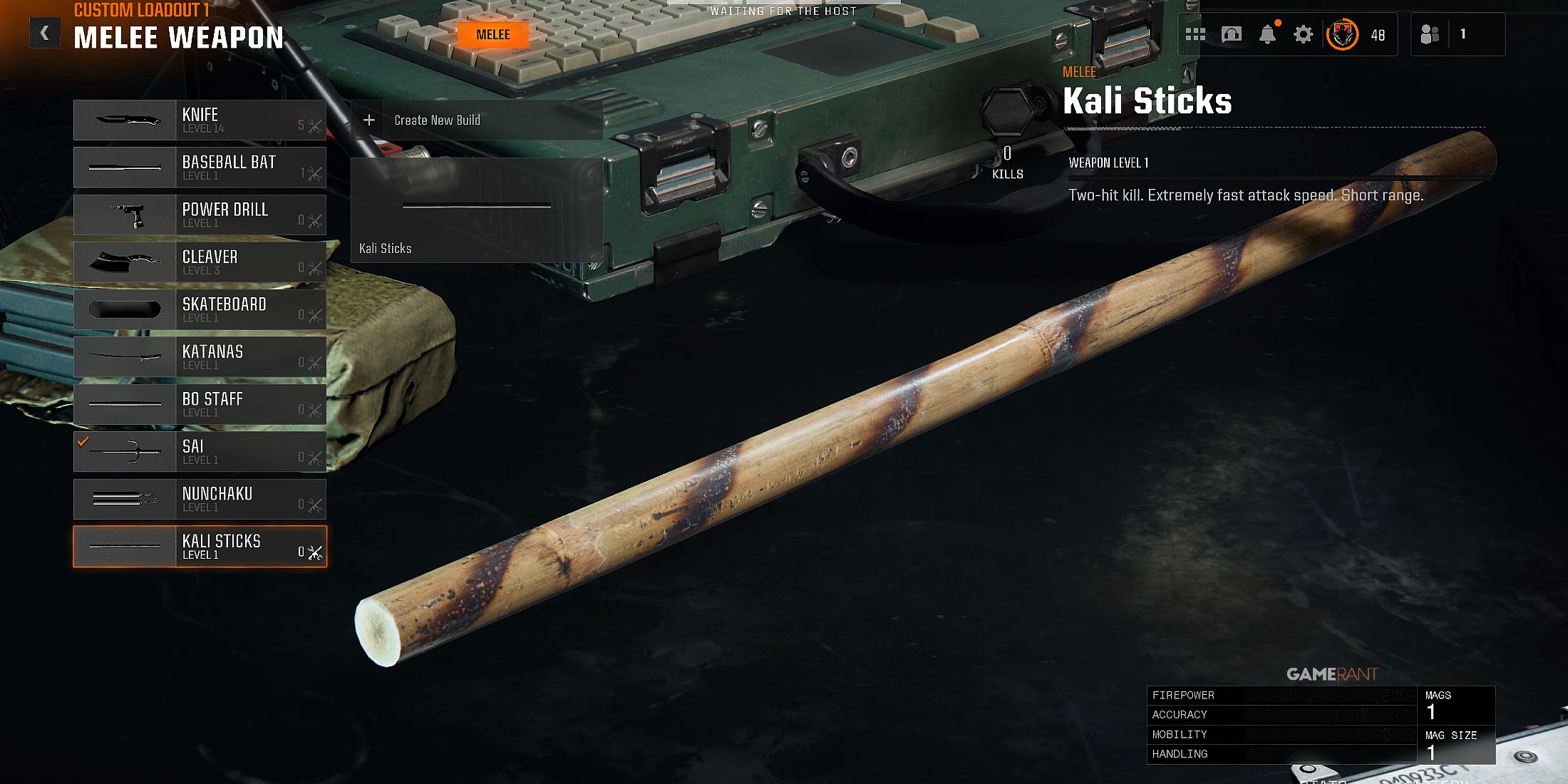Viewport: 1568px width, 784px height.
Task: View the player level emblem profile
Action: (x=1342, y=34)
